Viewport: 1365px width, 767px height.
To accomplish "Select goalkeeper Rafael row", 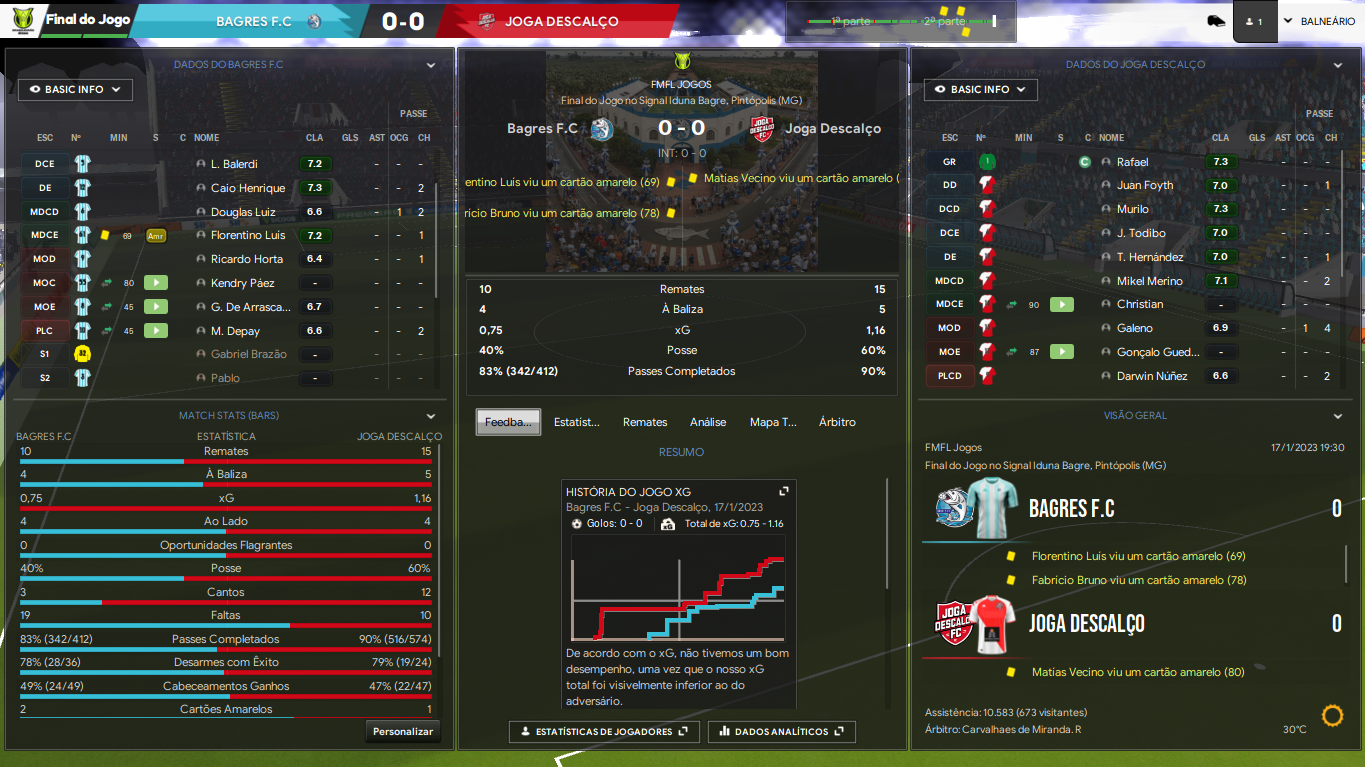I will 1132,162.
